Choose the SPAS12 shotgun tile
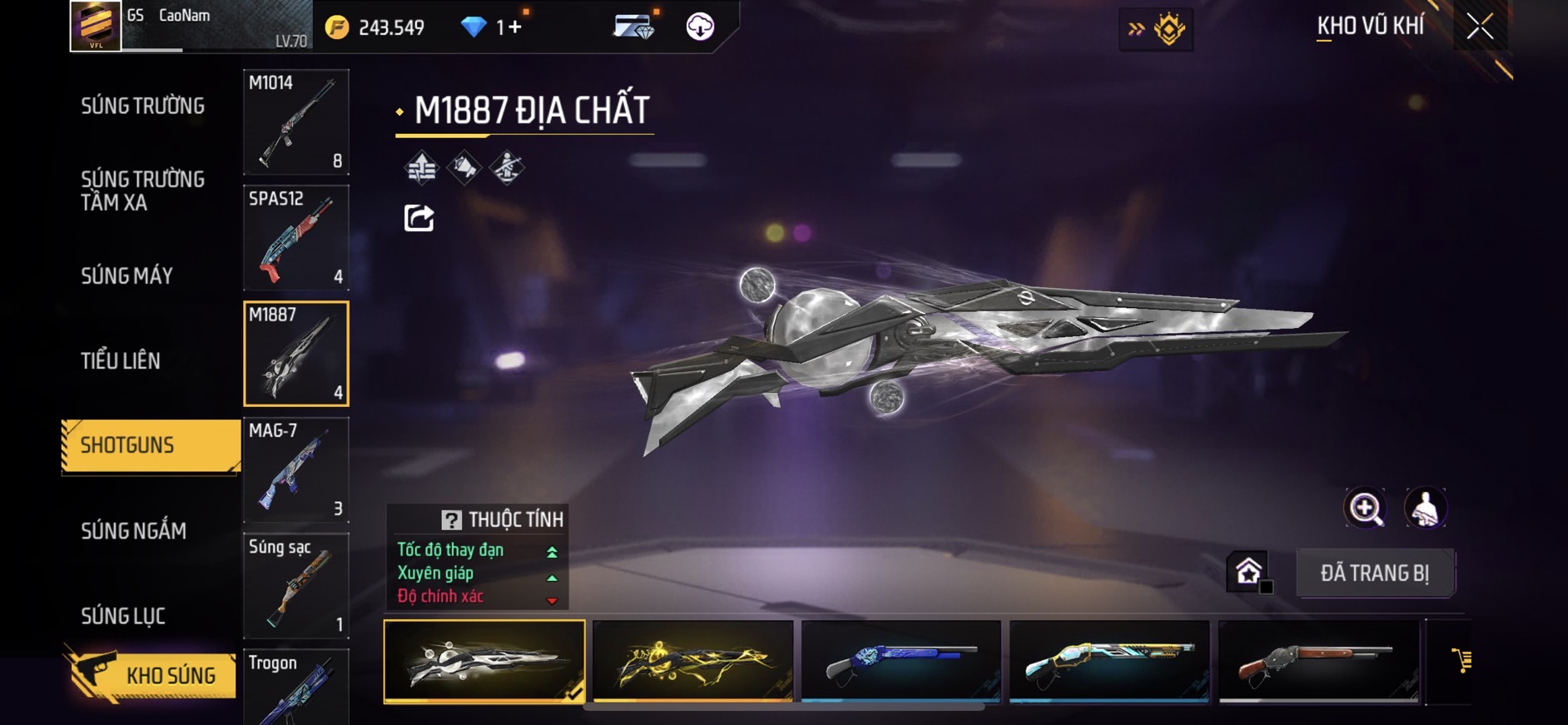1568x725 pixels. click(x=295, y=237)
